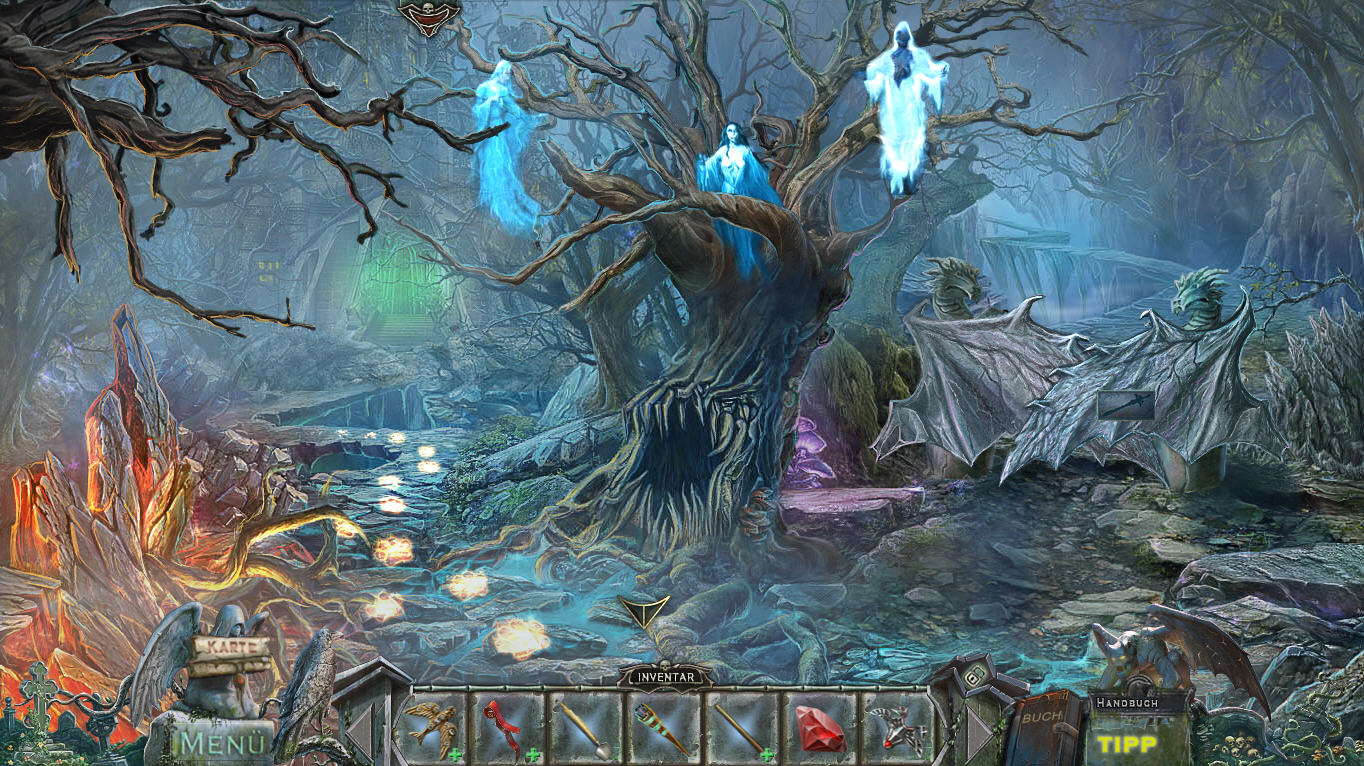Open the Handbuch strategy guide
This screenshot has width=1364, height=766.
click(x=1126, y=703)
